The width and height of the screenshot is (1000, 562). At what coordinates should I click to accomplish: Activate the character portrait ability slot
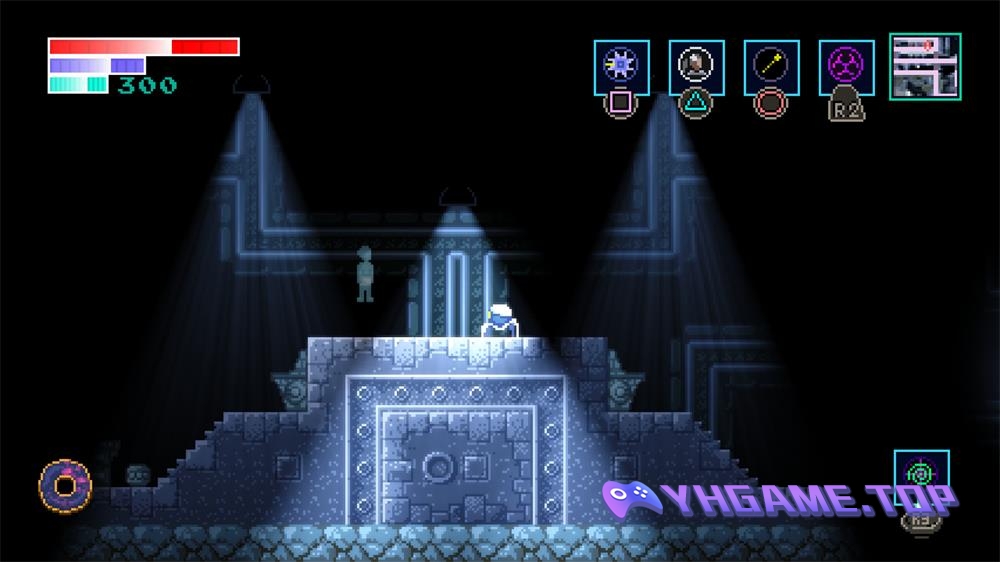coord(696,67)
